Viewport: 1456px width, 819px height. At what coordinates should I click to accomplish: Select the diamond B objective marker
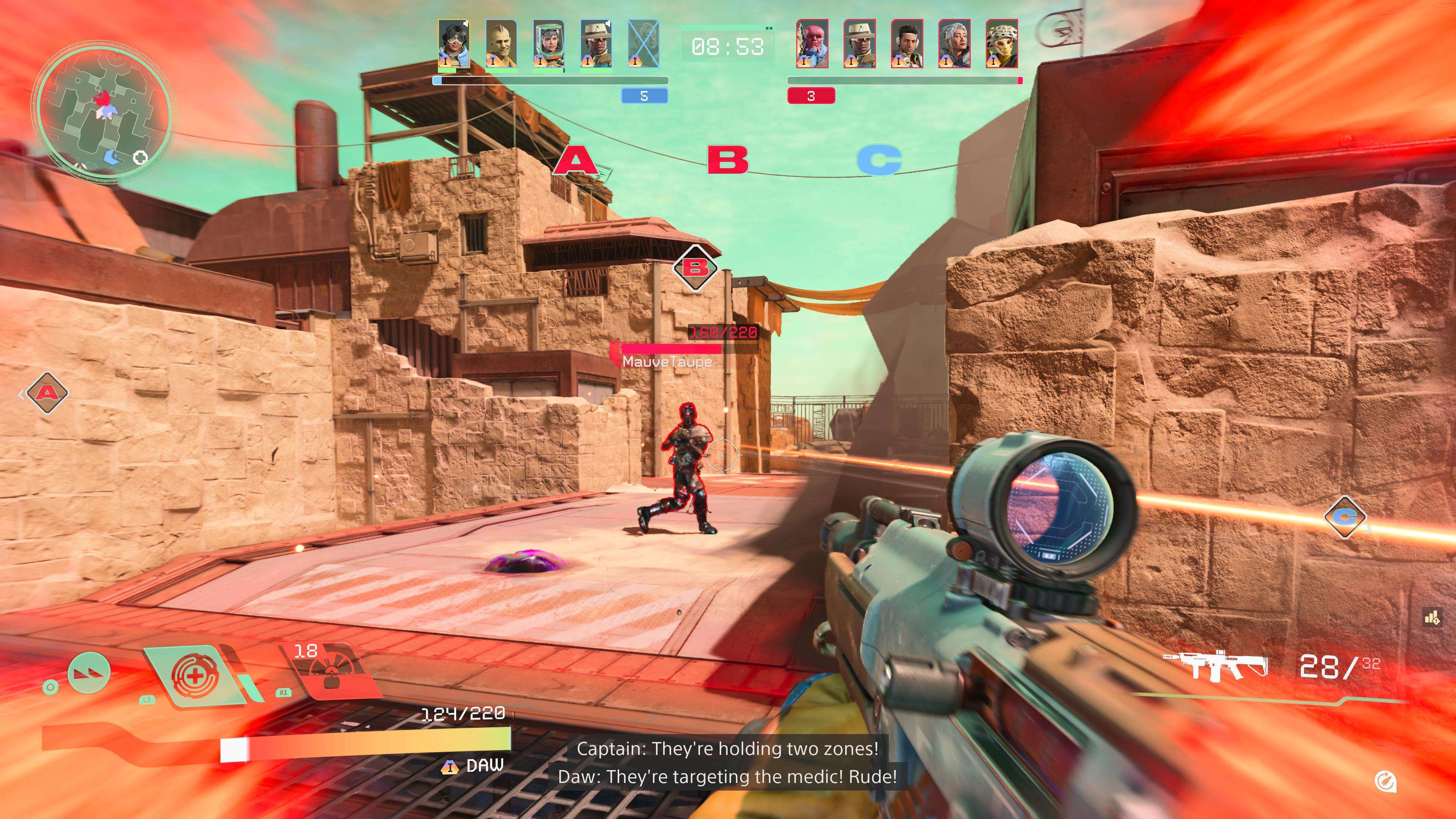(696, 267)
